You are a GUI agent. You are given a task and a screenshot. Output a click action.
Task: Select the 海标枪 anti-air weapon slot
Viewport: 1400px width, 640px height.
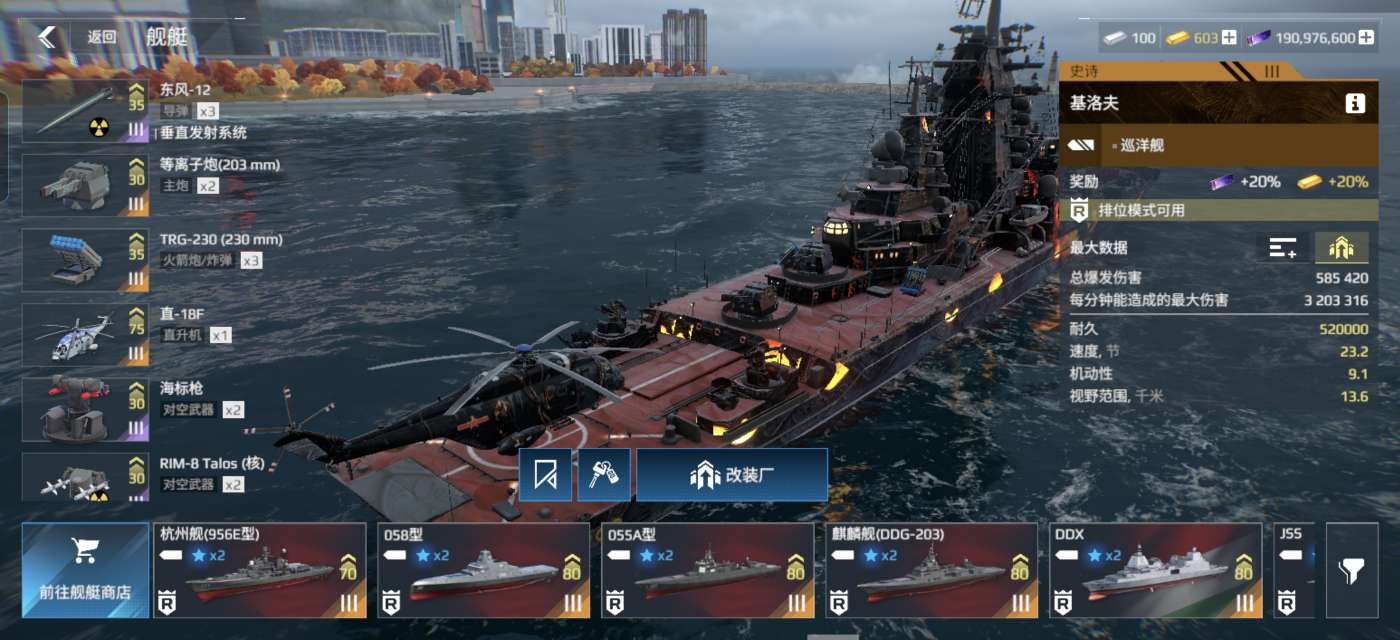pyautogui.click(x=85, y=408)
